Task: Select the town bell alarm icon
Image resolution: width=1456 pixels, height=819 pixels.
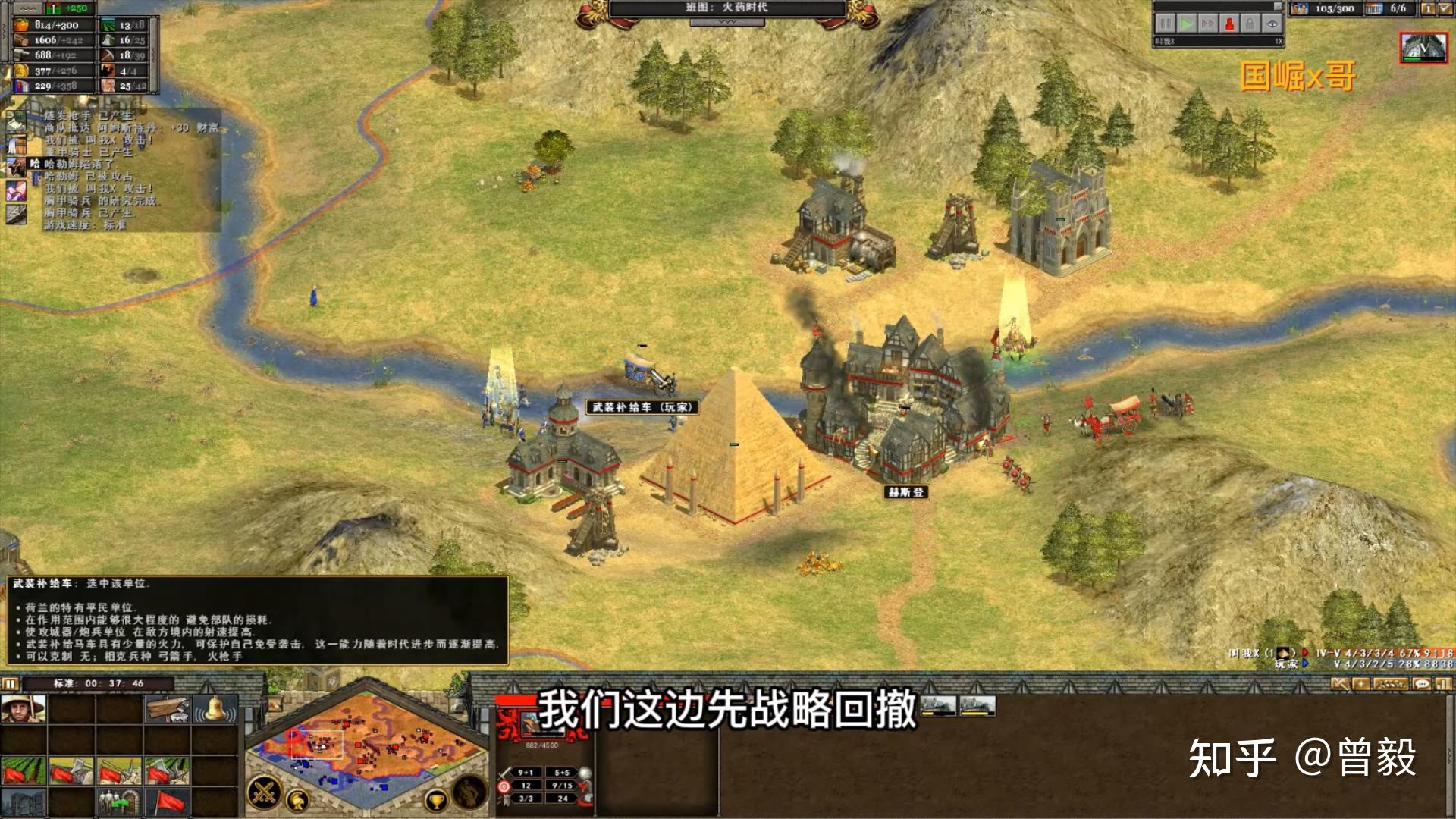Action: pos(215,711)
